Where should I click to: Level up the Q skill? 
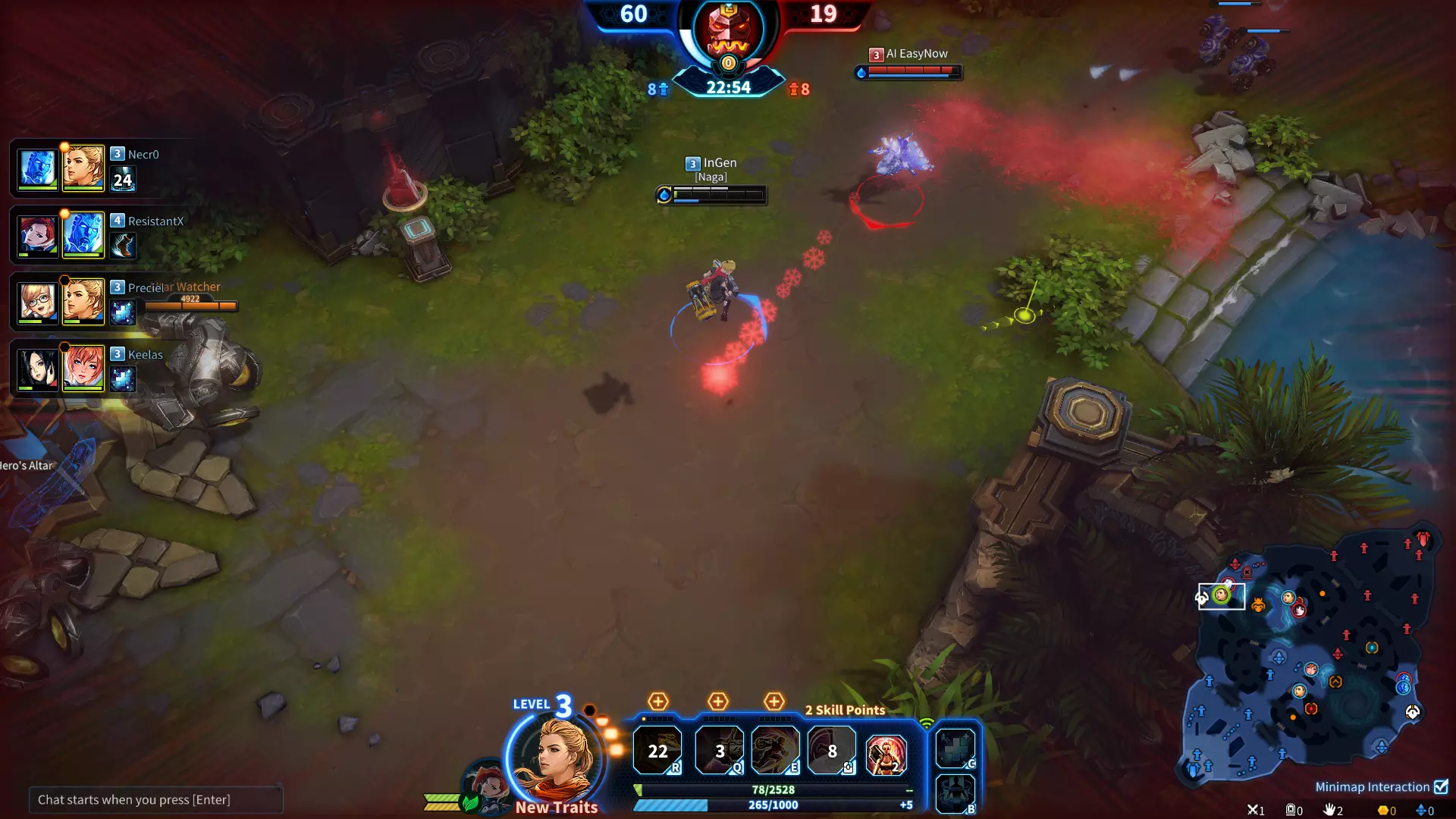[x=717, y=701]
